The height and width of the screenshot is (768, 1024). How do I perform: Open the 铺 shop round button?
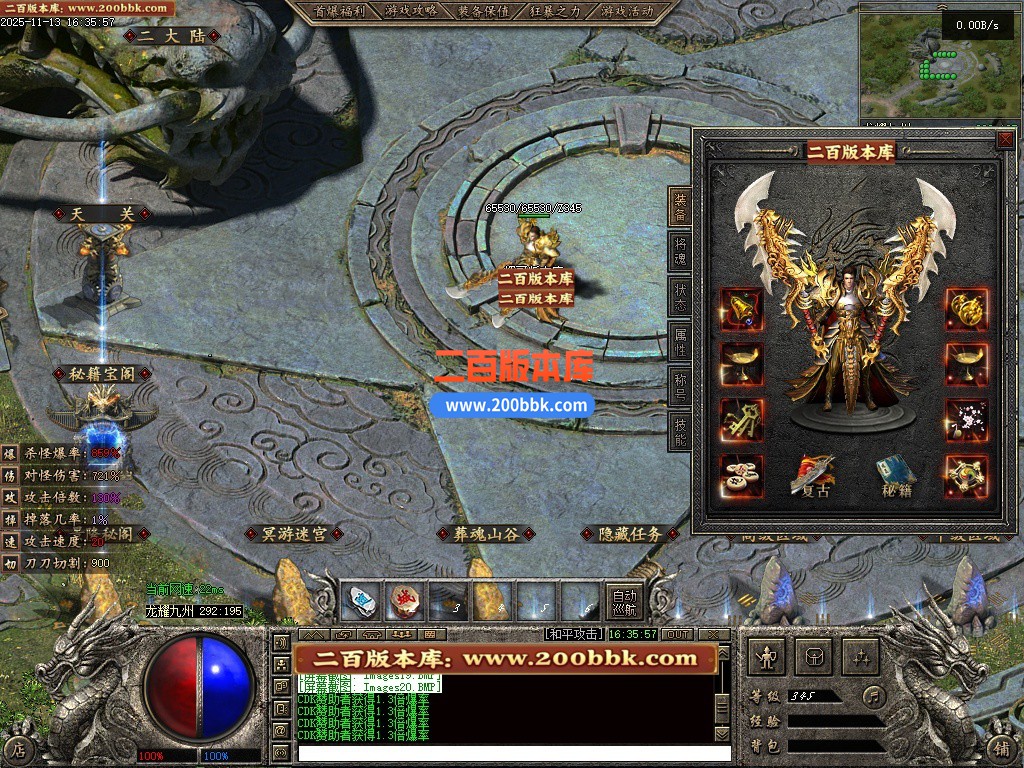coord(1002,747)
